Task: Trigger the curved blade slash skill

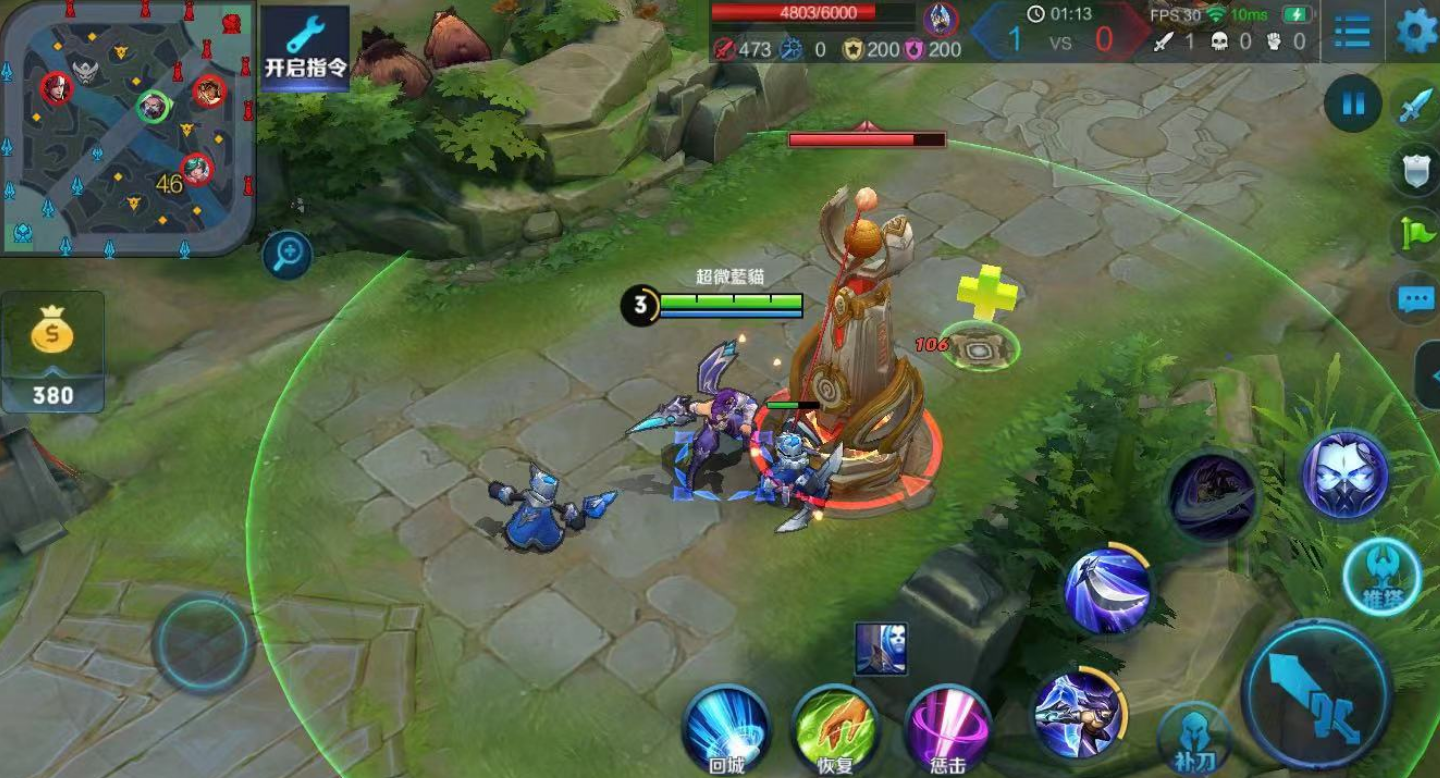Action: pyautogui.click(x=1107, y=589)
